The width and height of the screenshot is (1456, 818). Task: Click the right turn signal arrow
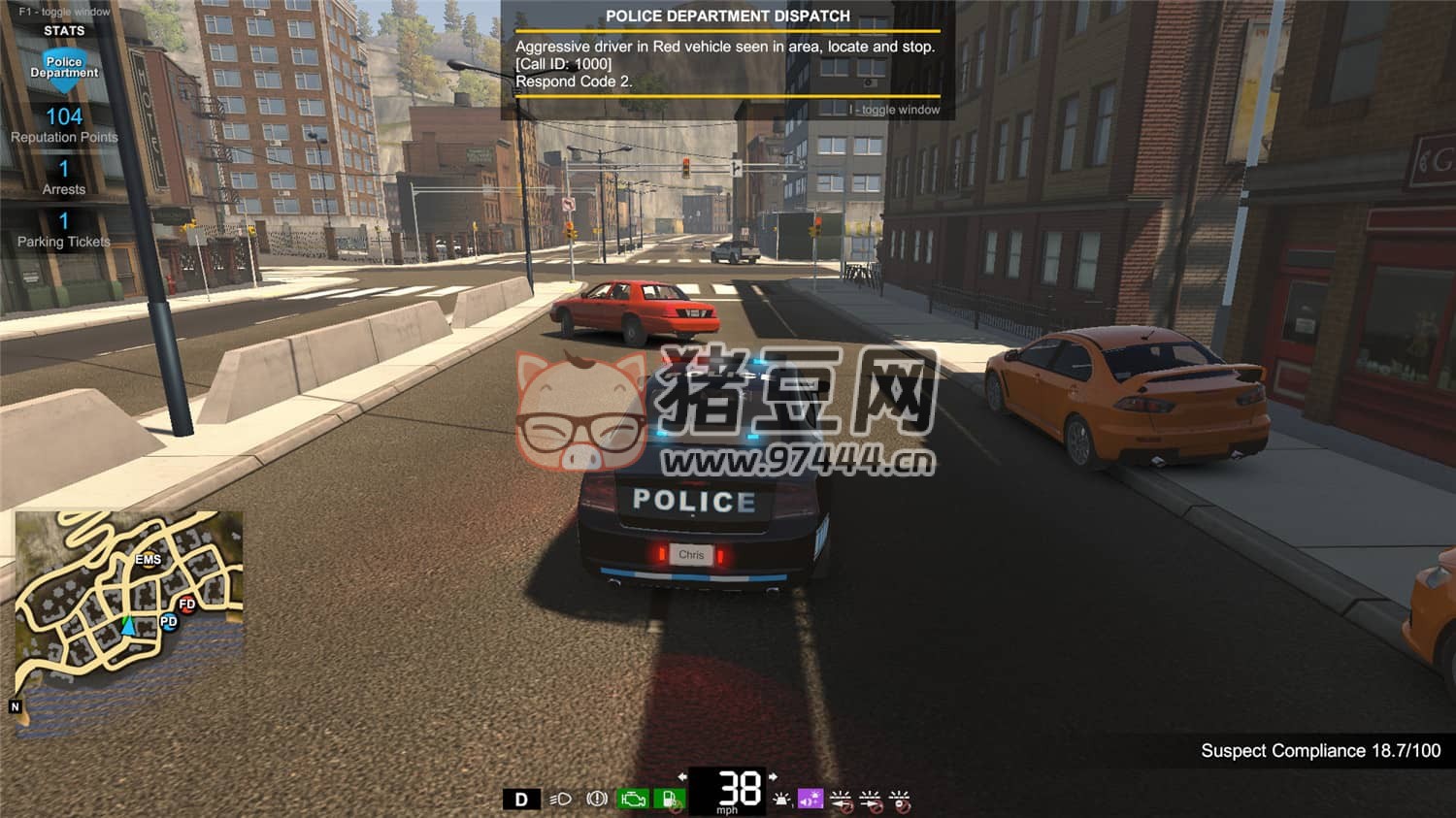773,777
